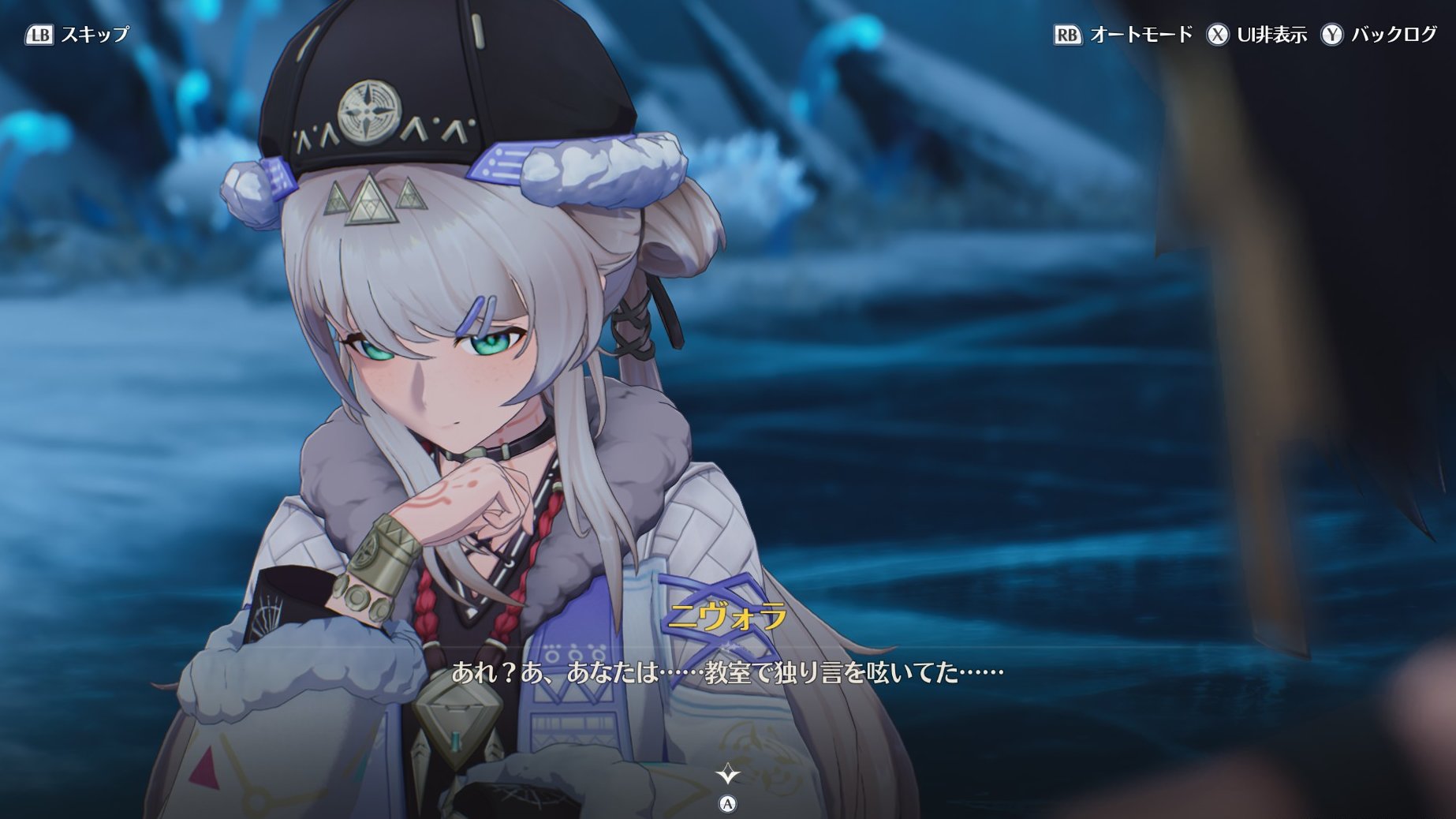
Task: Skip the dialogue with スキップ
Action: 77,35
